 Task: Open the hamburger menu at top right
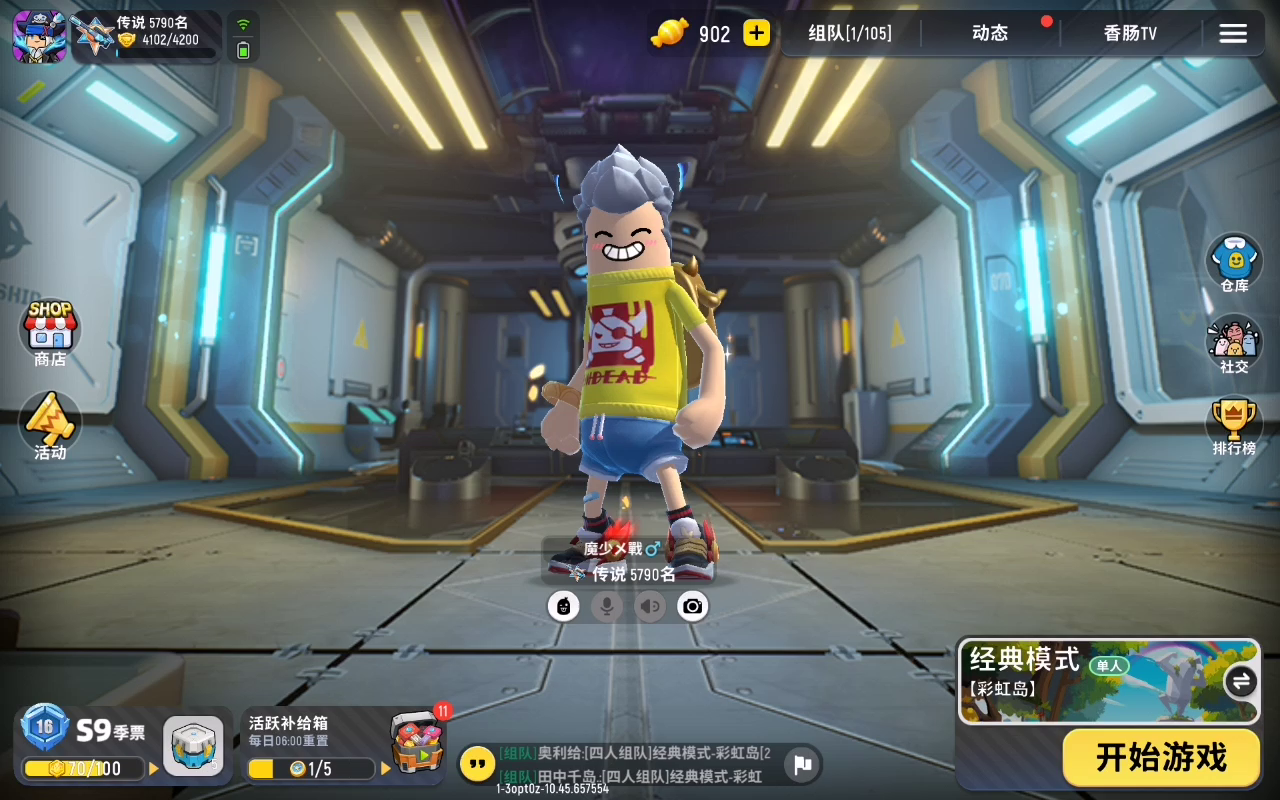(1233, 33)
